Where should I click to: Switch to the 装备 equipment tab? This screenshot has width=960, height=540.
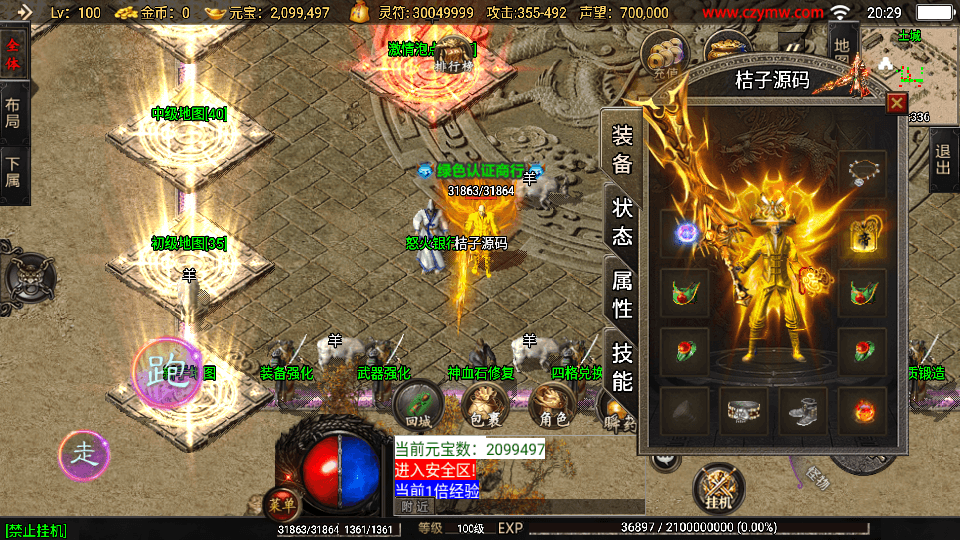coord(622,150)
